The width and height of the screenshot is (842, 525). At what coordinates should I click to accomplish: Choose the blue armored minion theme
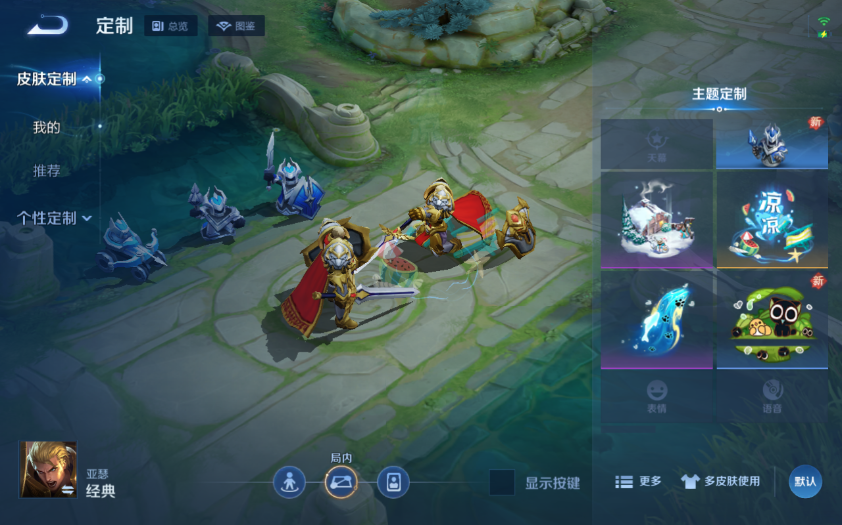click(x=771, y=144)
